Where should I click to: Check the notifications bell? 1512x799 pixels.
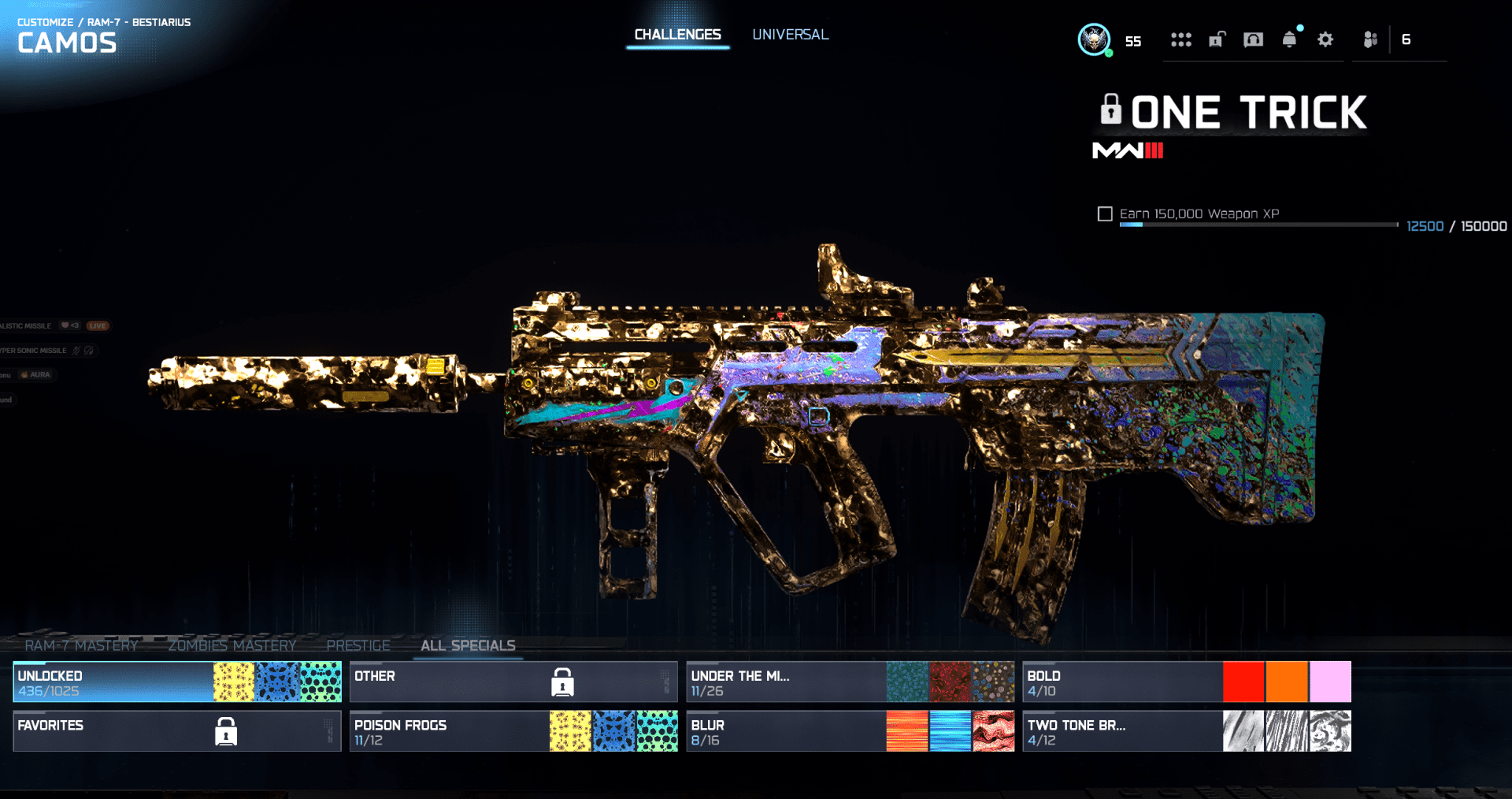click(1289, 39)
